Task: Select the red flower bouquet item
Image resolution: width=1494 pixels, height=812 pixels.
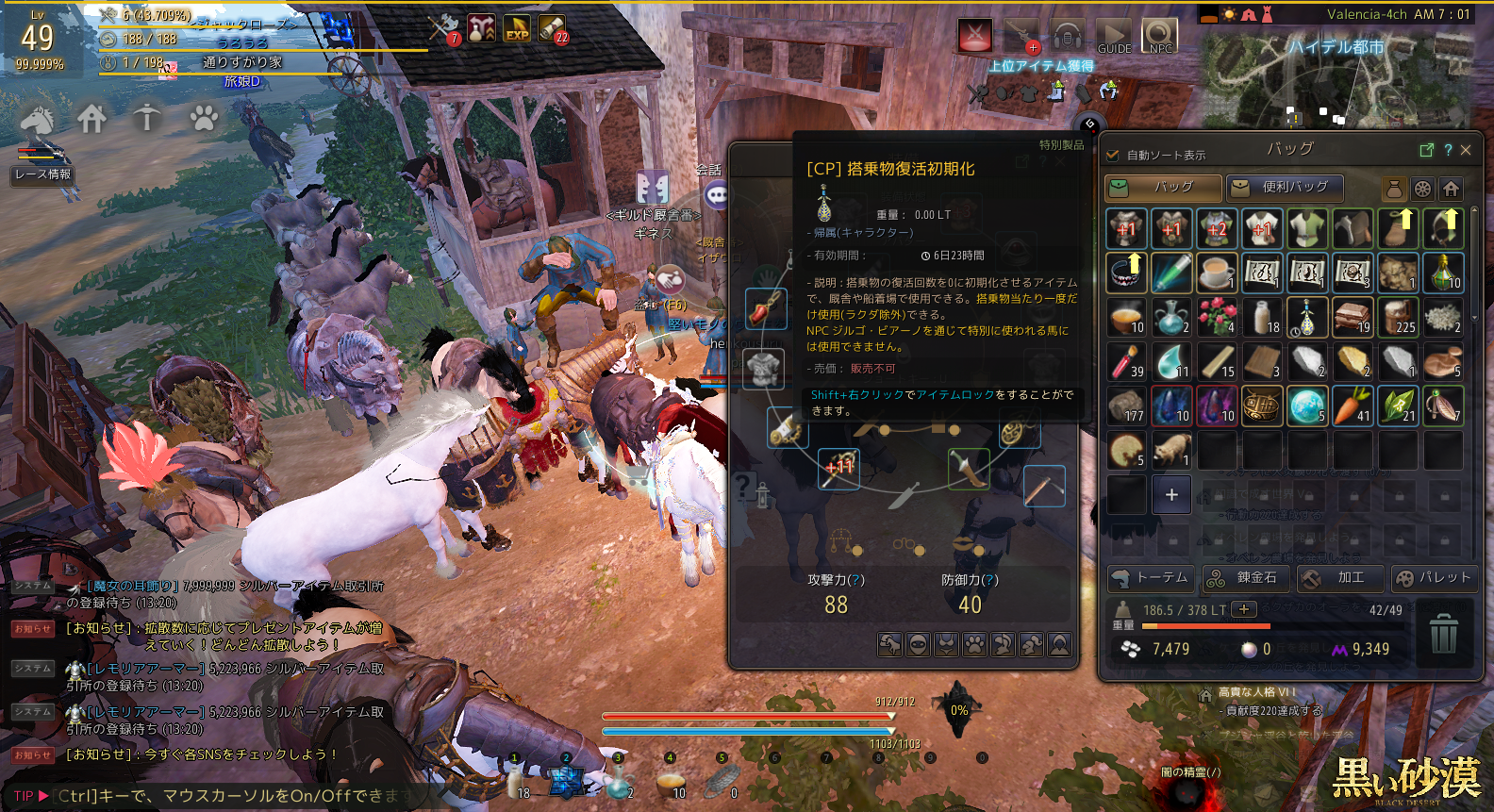Action: pyautogui.click(x=1217, y=318)
